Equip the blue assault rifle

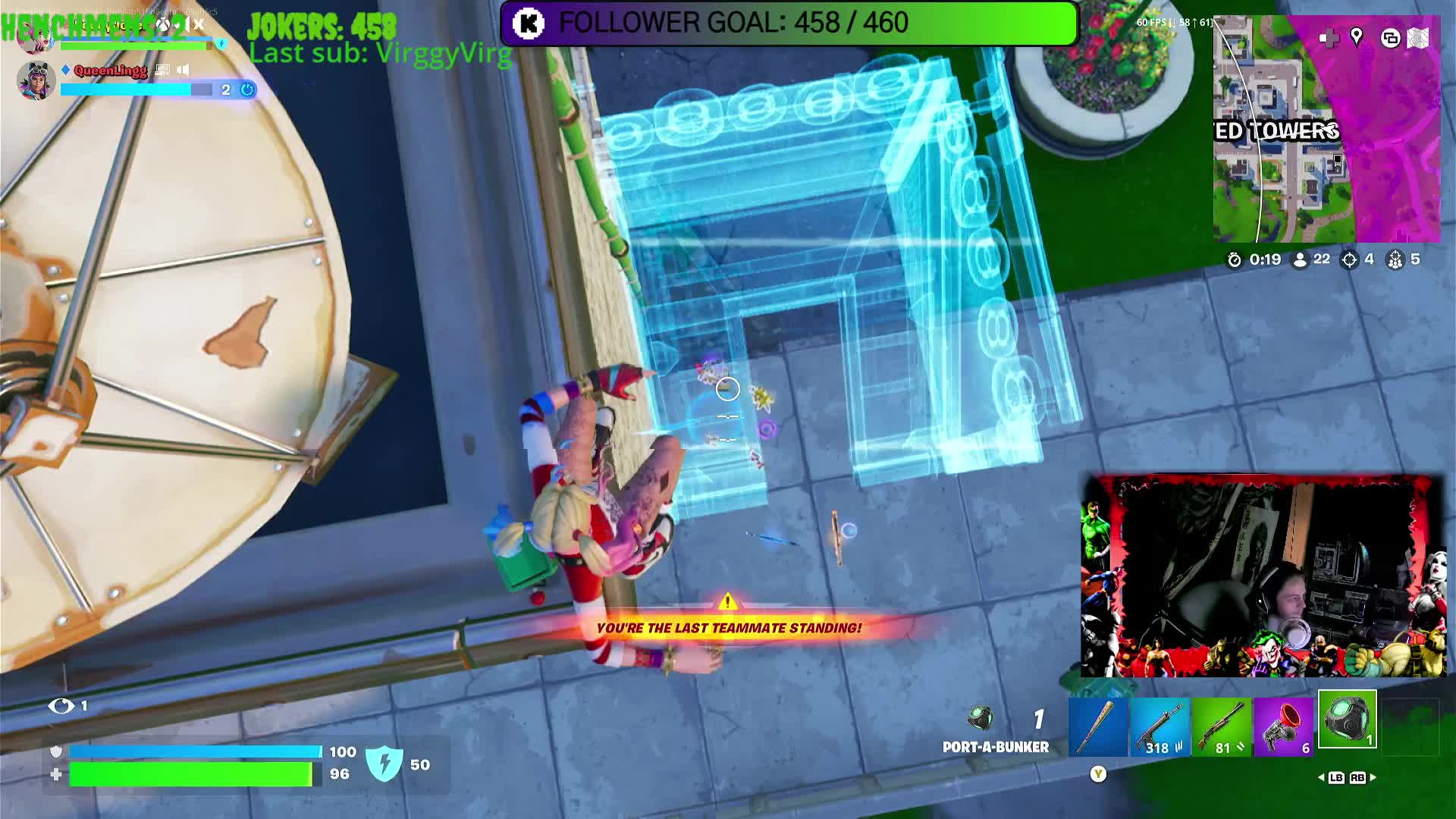1160,727
